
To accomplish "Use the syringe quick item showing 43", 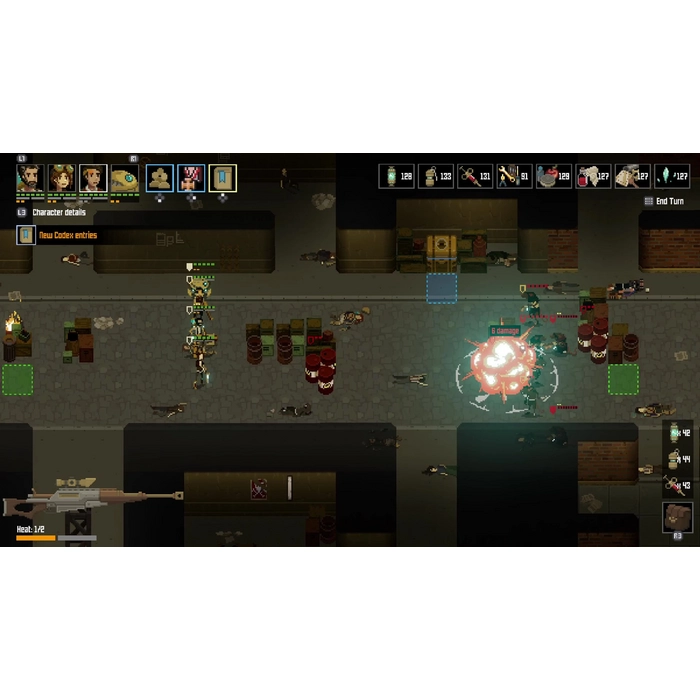I will click(677, 485).
